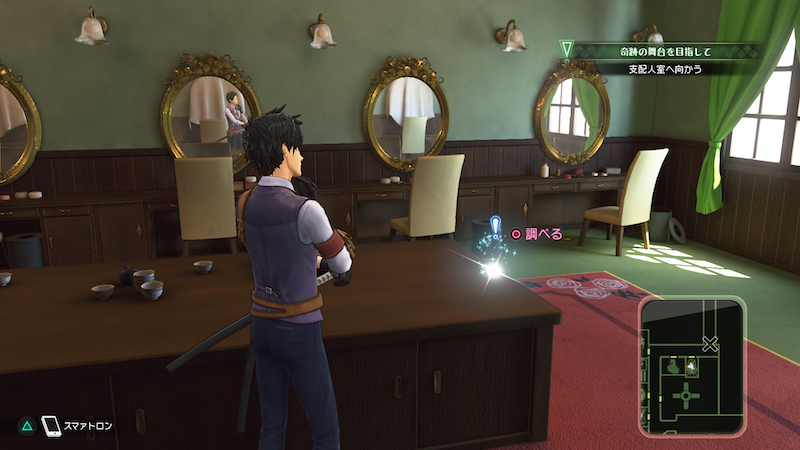
Task: Click the X marker on the minimap
Action: tap(710, 344)
